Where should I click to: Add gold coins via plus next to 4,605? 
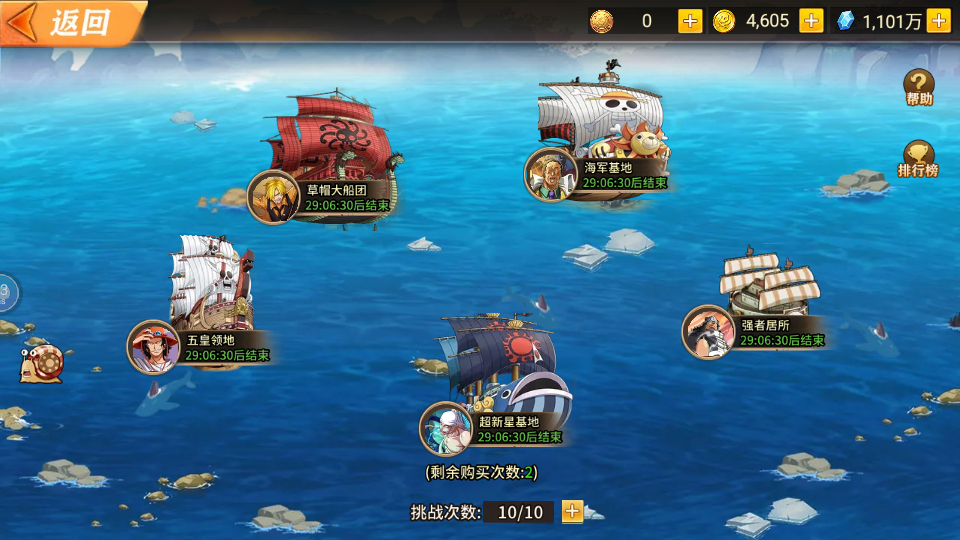tap(811, 21)
